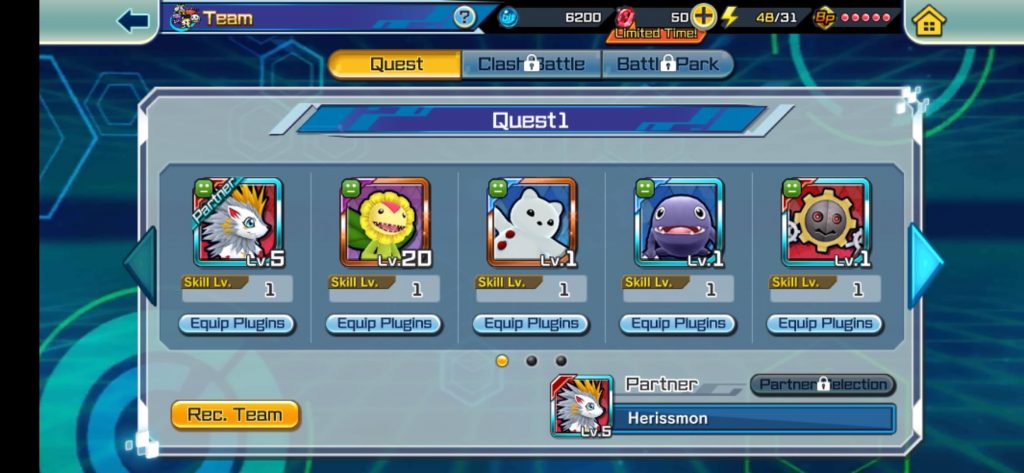Screen dimensions: 1024x473
Task: Return to the home screen
Action: [x=929, y=21]
